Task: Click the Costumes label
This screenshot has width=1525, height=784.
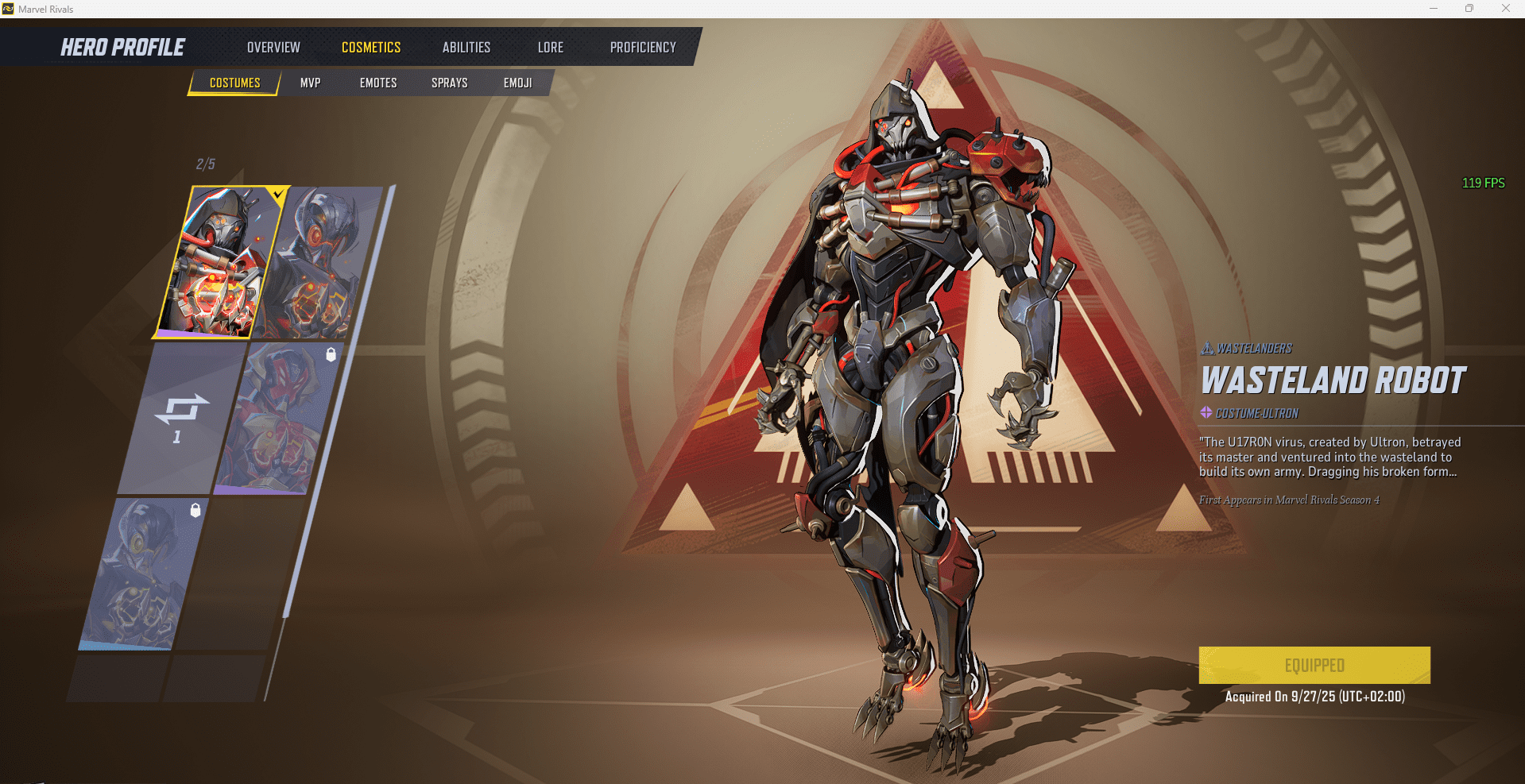Action: coord(235,83)
